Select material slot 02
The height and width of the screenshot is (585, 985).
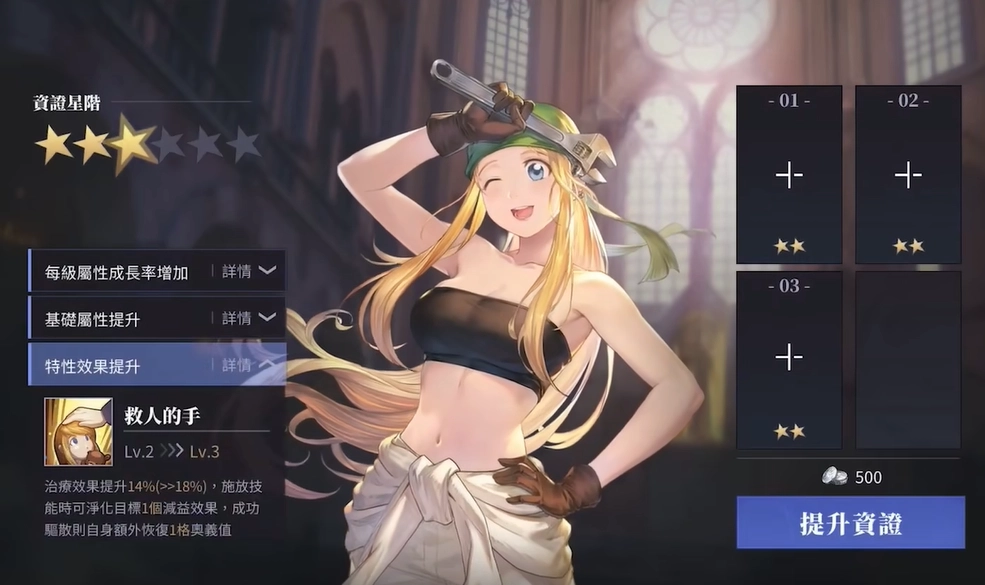point(908,176)
